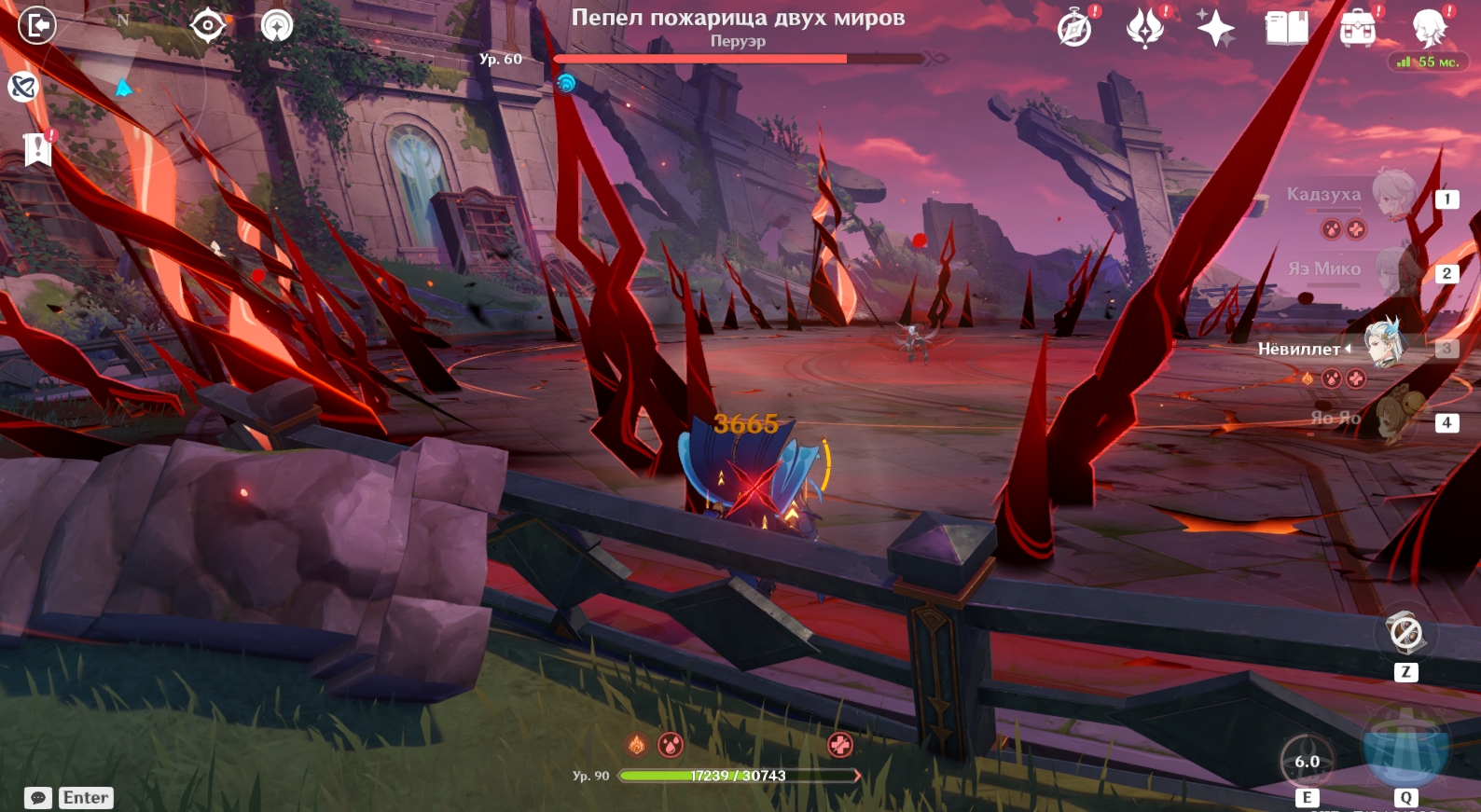Open the compass events icon
The image size is (1481, 812).
pos(1074,29)
